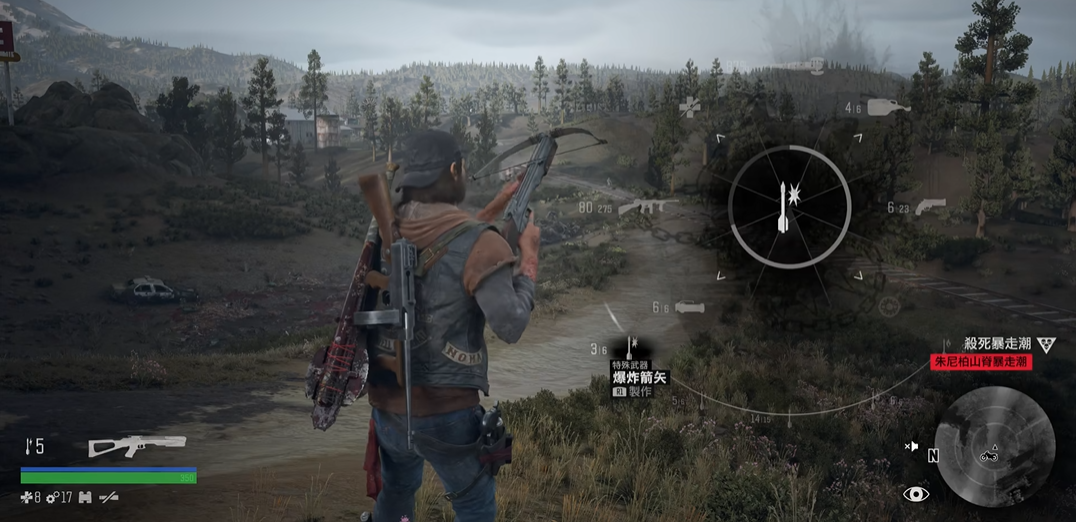Pick the sidearm pistol wheel slot
Screen dimensions: 1076x522
pyautogui.click(x=929, y=207)
